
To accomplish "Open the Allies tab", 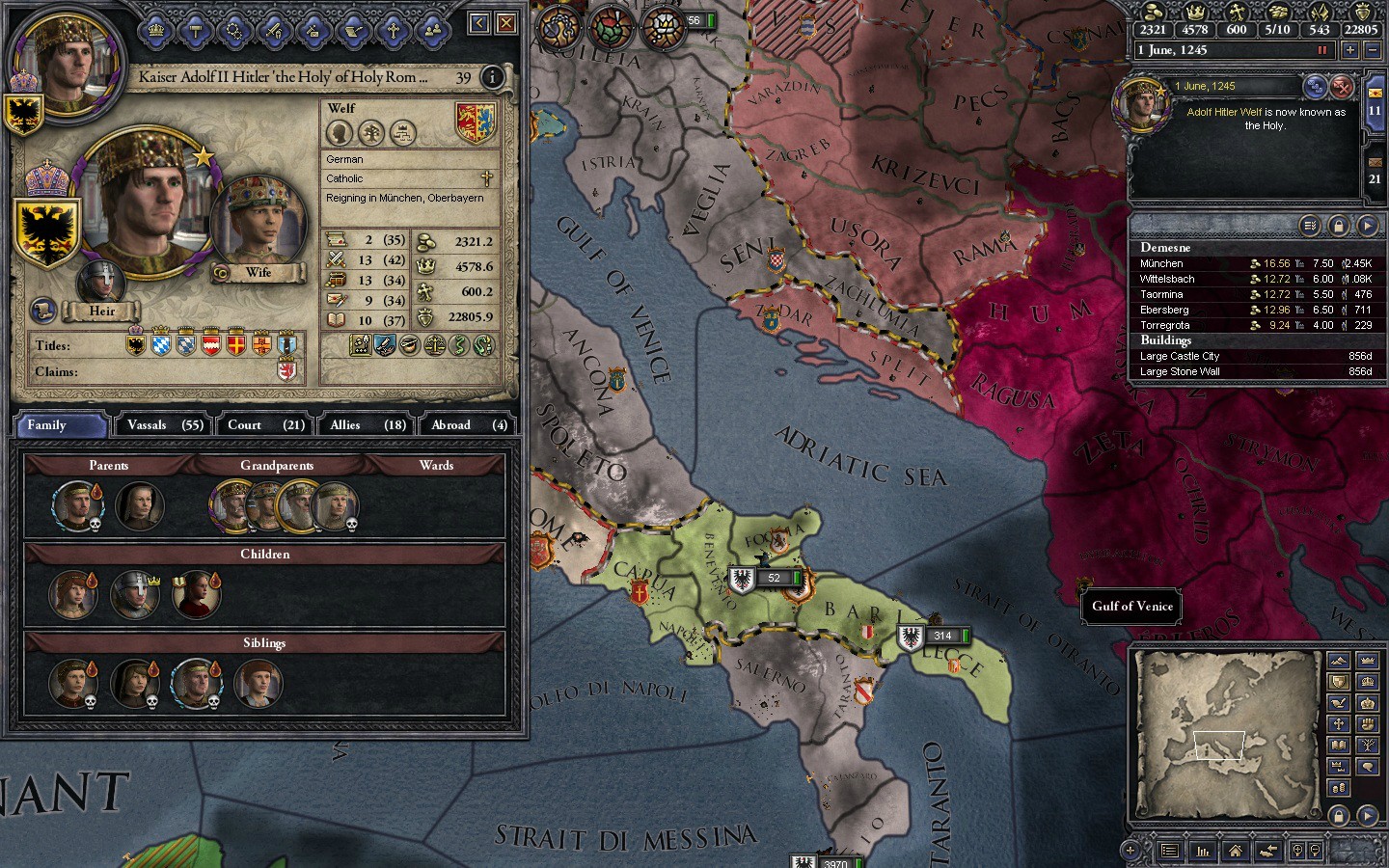I will 367,424.
